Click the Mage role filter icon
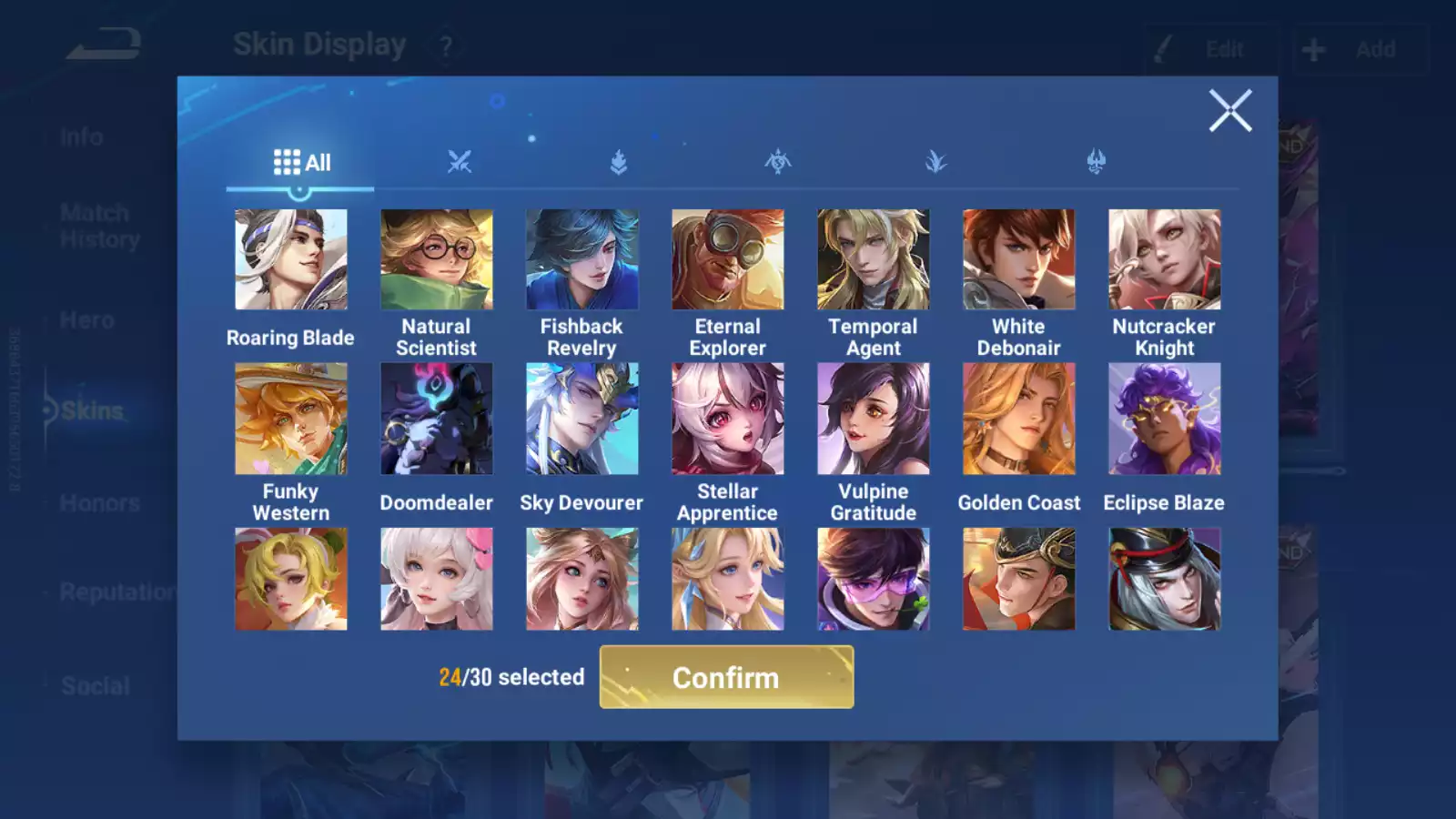Viewport: 1456px width, 819px height. pyautogui.click(x=777, y=160)
